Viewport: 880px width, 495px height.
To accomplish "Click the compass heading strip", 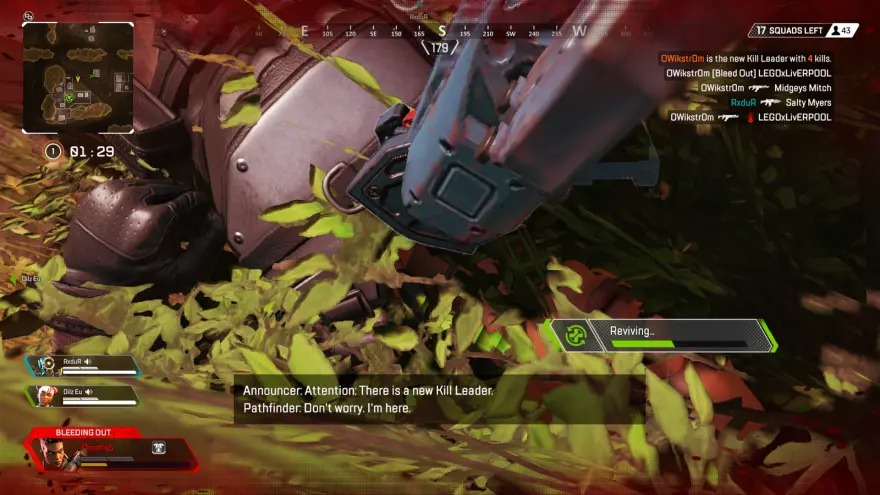I will tap(440, 31).
